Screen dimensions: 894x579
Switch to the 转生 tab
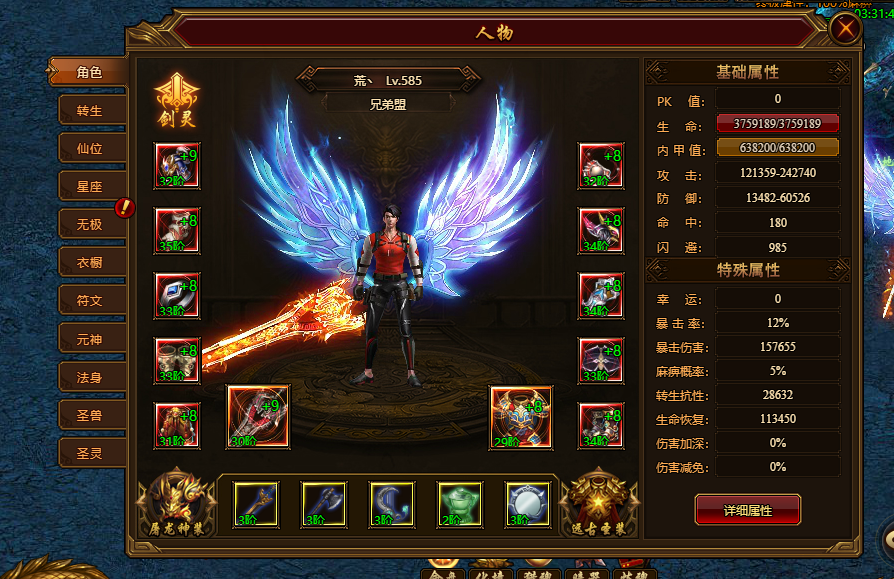[89, 110]
